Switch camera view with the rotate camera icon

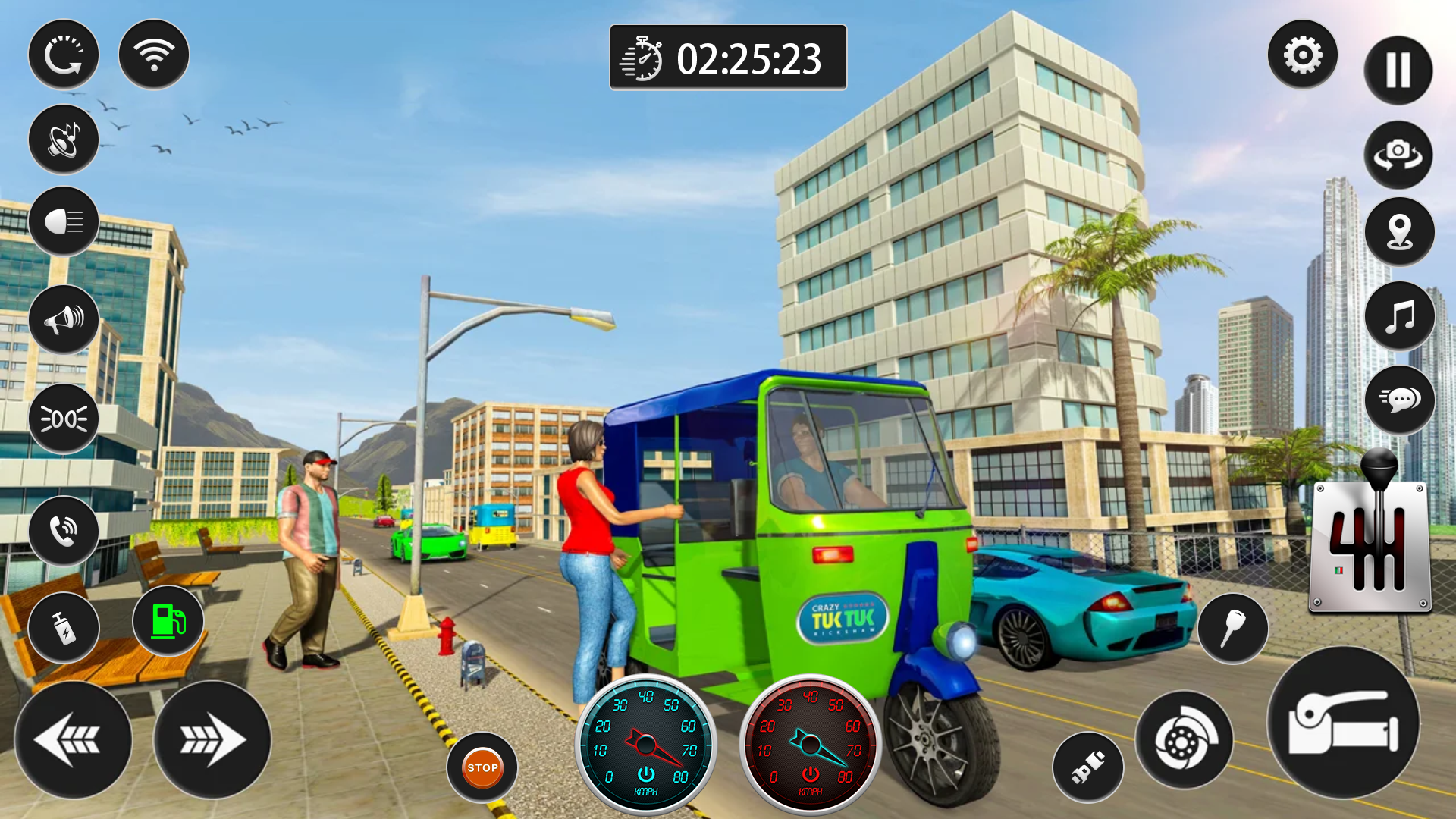tap(1398, 155)
